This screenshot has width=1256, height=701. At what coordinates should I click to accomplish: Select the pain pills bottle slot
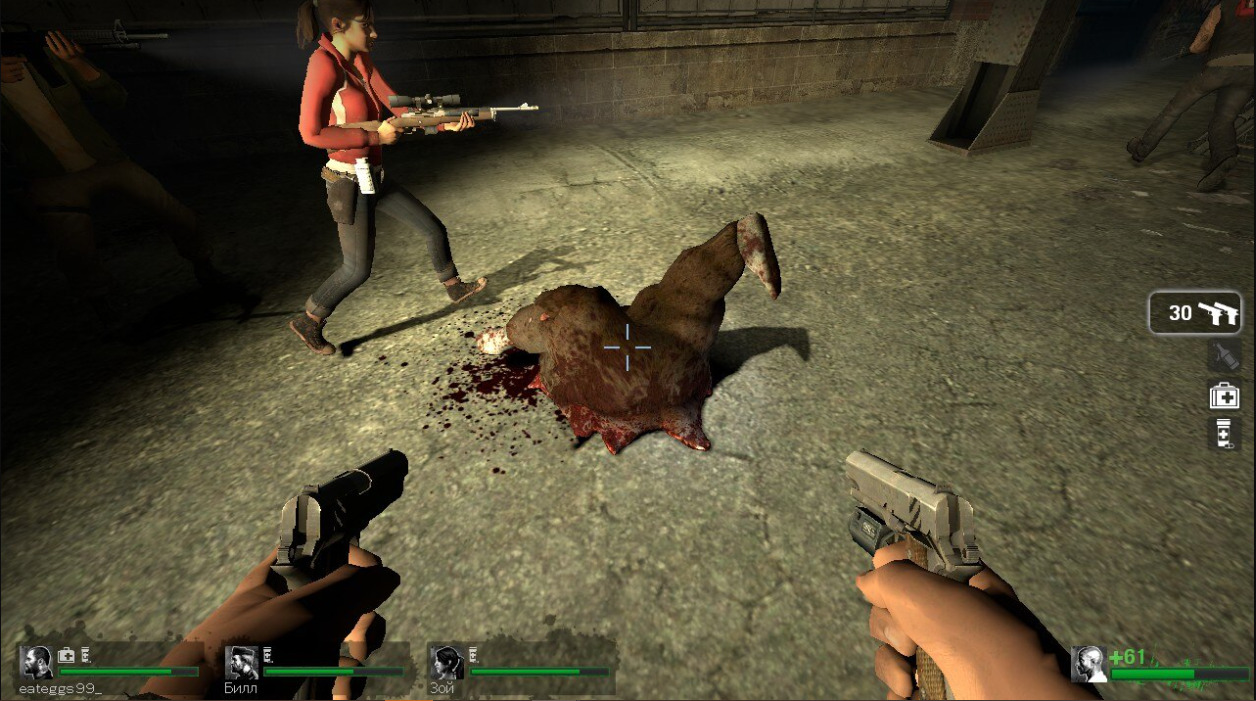(x=1225, y=434)
